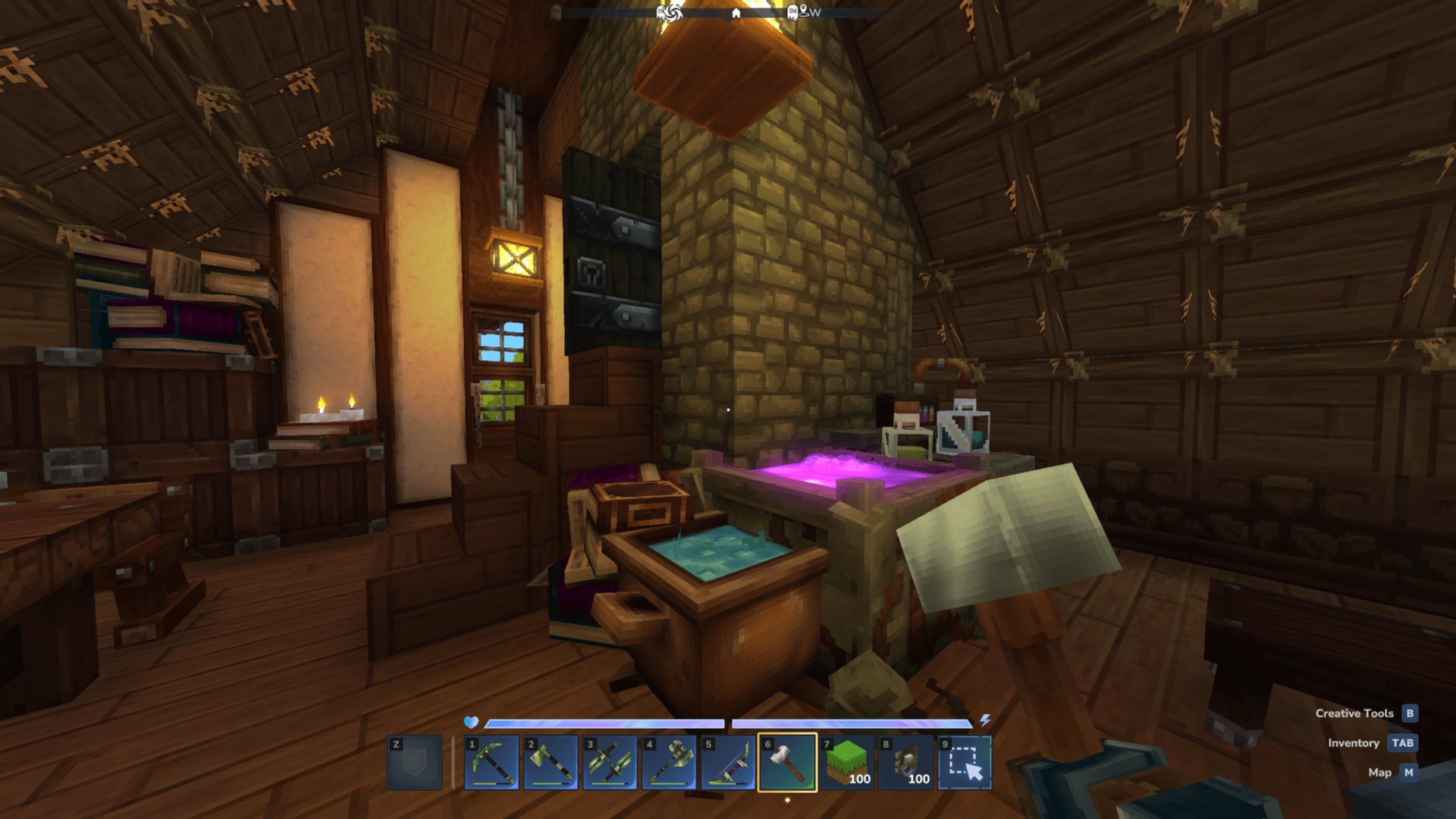Choose the dual daggers in slot 3
This screenshot has width=1456, height=819.
coord(610,762)
